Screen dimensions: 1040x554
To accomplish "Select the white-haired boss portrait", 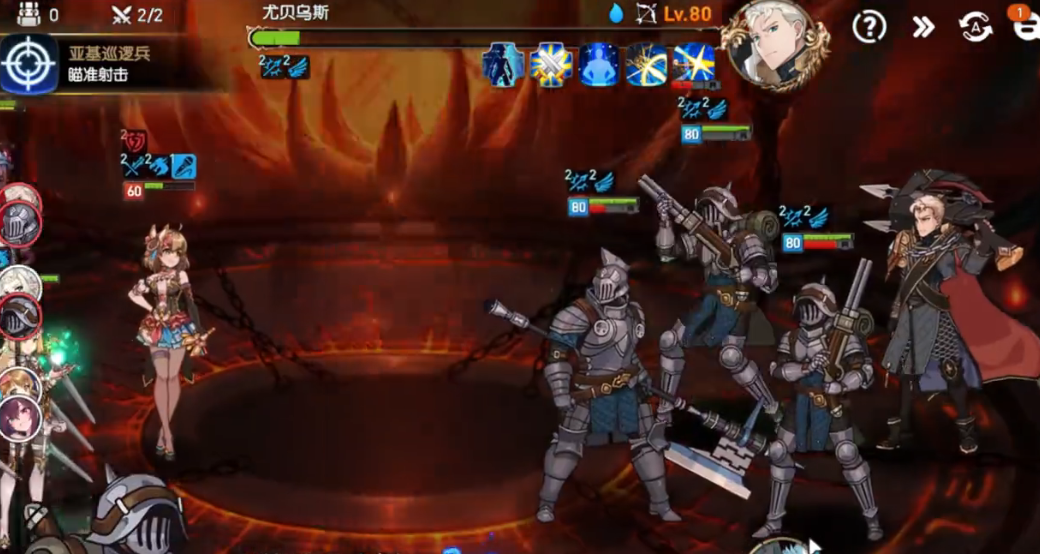I will [777, 44].
